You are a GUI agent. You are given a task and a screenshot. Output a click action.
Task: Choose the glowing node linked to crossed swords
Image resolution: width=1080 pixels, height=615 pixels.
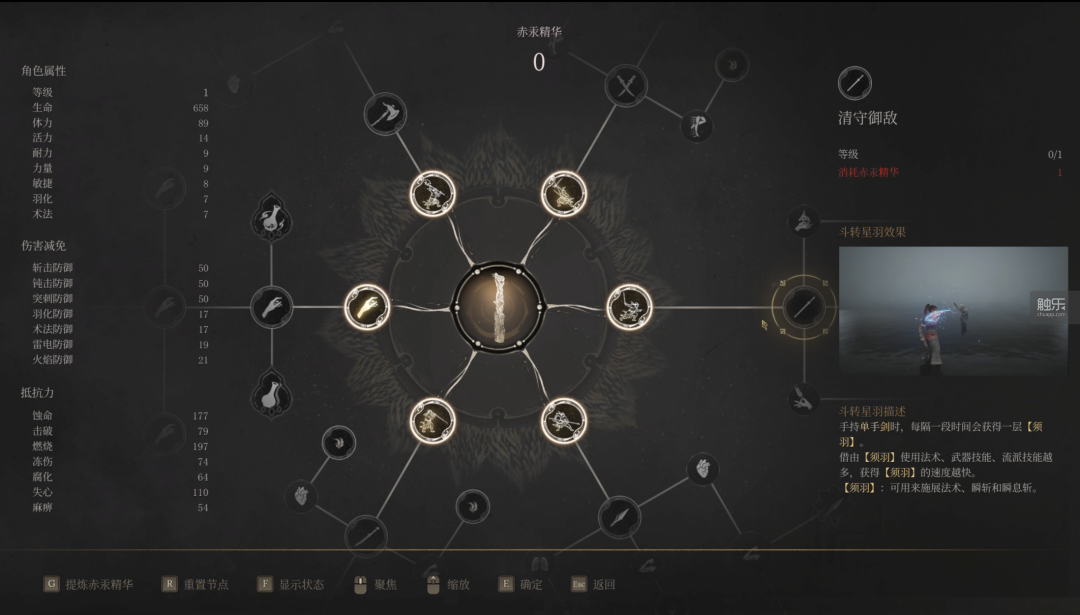564,193
